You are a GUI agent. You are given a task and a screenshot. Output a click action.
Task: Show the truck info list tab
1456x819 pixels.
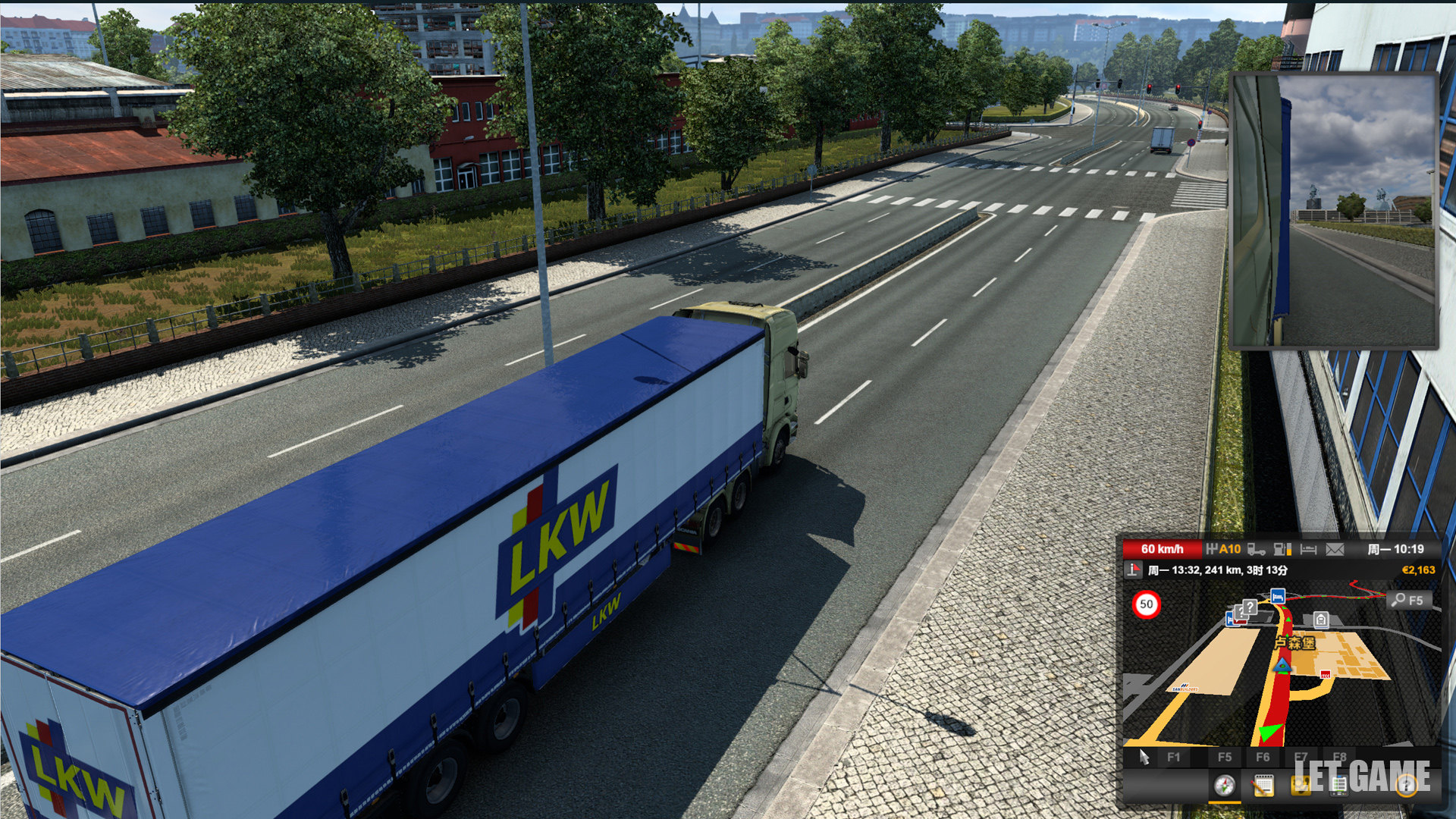click(1338, 786)
